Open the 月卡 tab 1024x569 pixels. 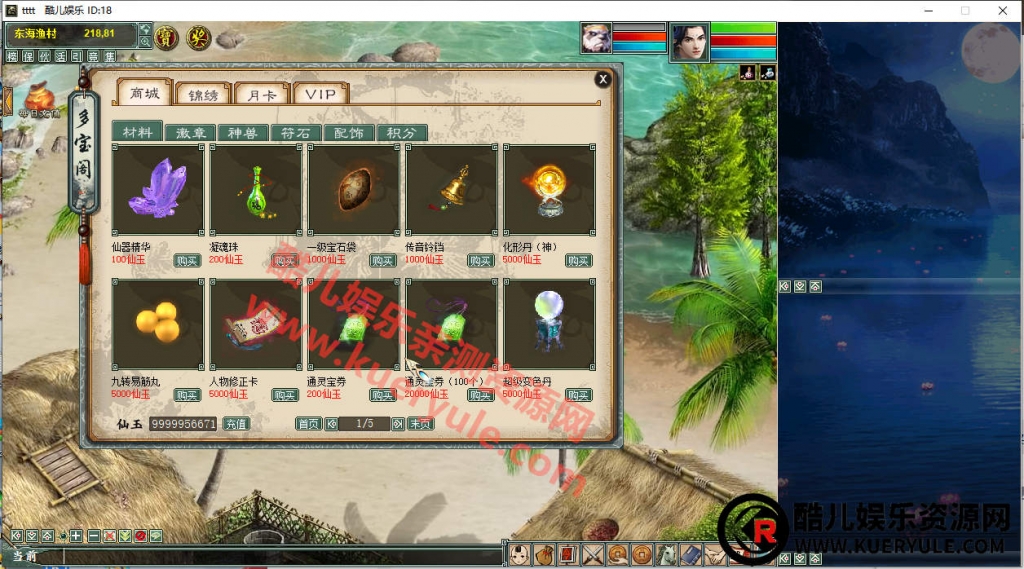click(261, 94)
